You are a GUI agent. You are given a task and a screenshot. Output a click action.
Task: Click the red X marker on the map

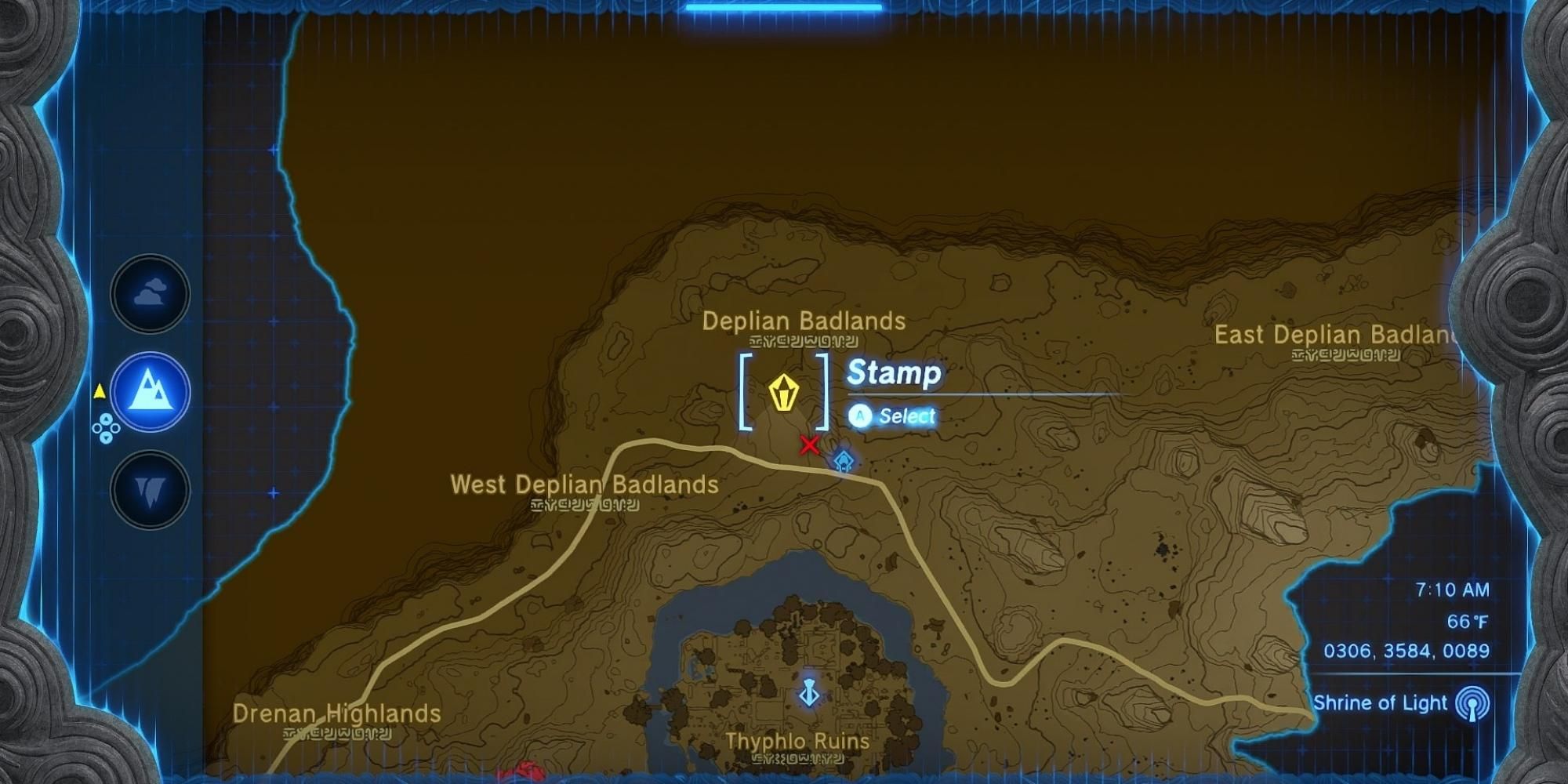coord(808,445)
